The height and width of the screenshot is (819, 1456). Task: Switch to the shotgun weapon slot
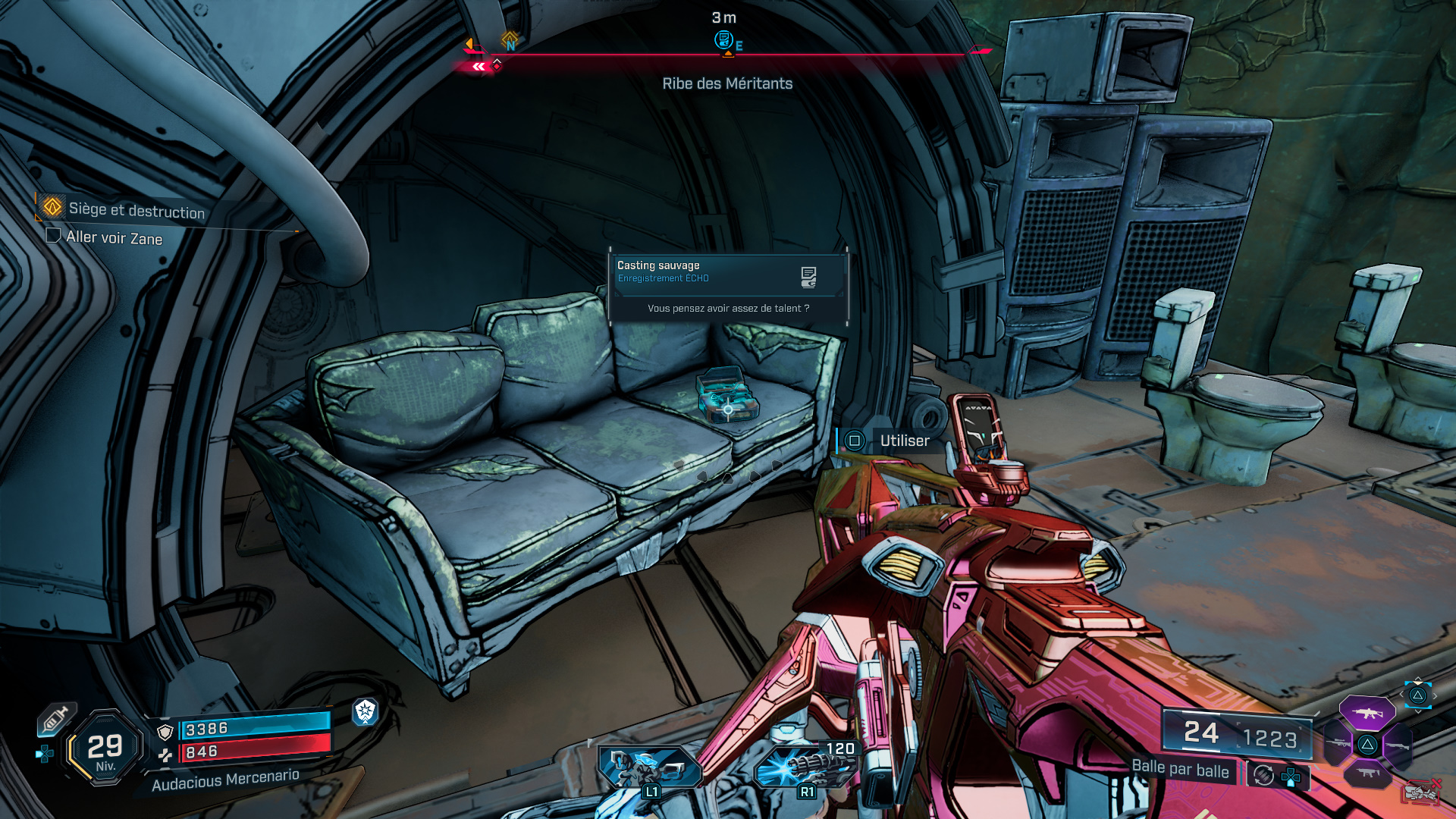click(1397, 746)
